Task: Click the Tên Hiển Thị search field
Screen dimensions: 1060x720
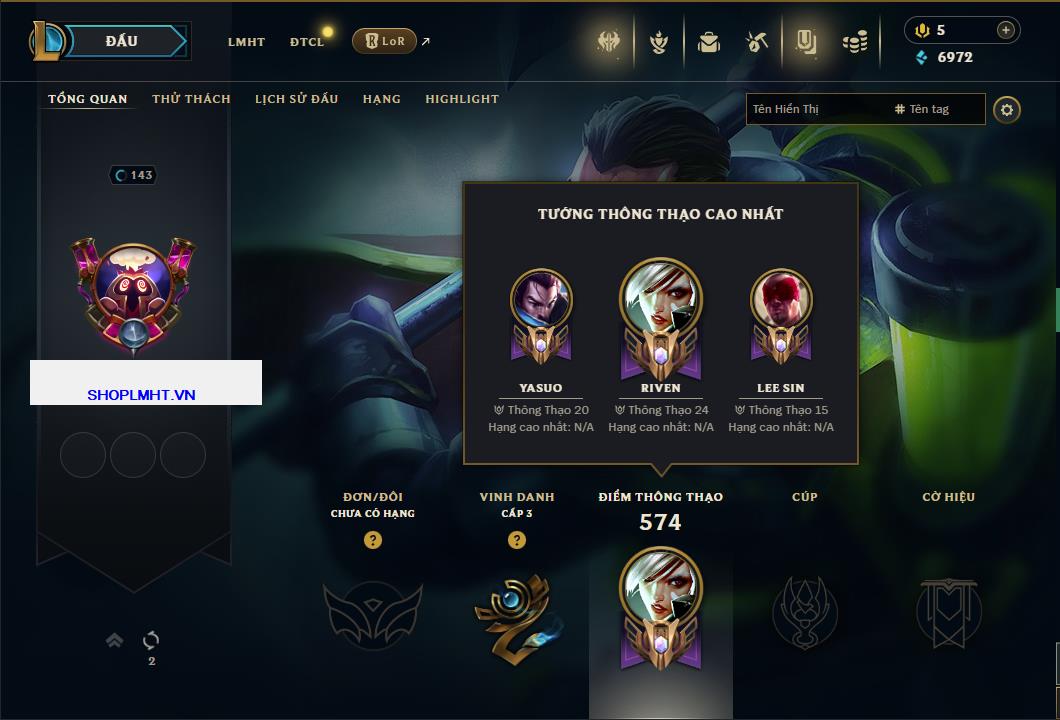Action: point(815,109)
